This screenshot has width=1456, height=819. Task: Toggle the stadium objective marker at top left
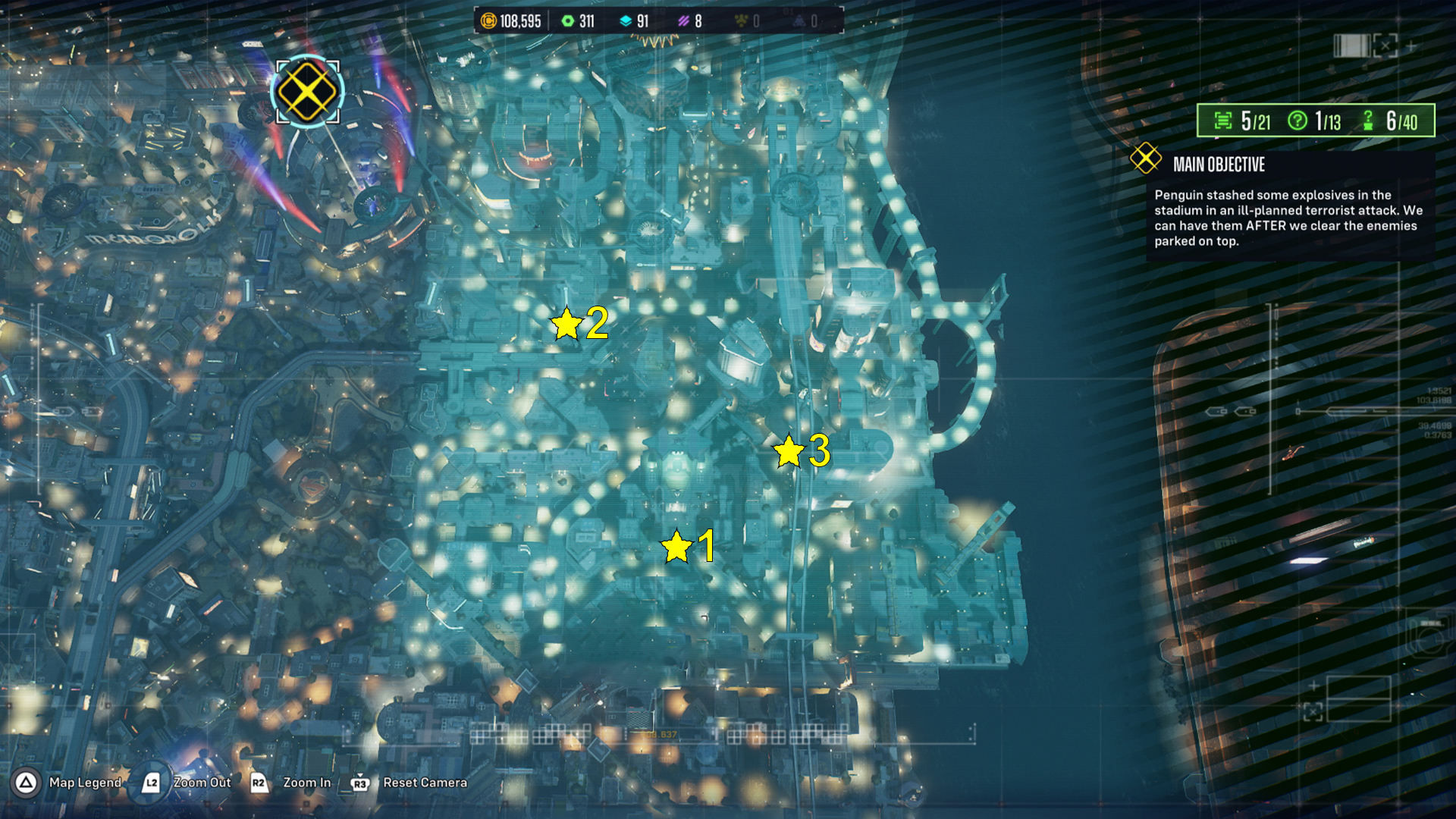[x=306, y=93]
